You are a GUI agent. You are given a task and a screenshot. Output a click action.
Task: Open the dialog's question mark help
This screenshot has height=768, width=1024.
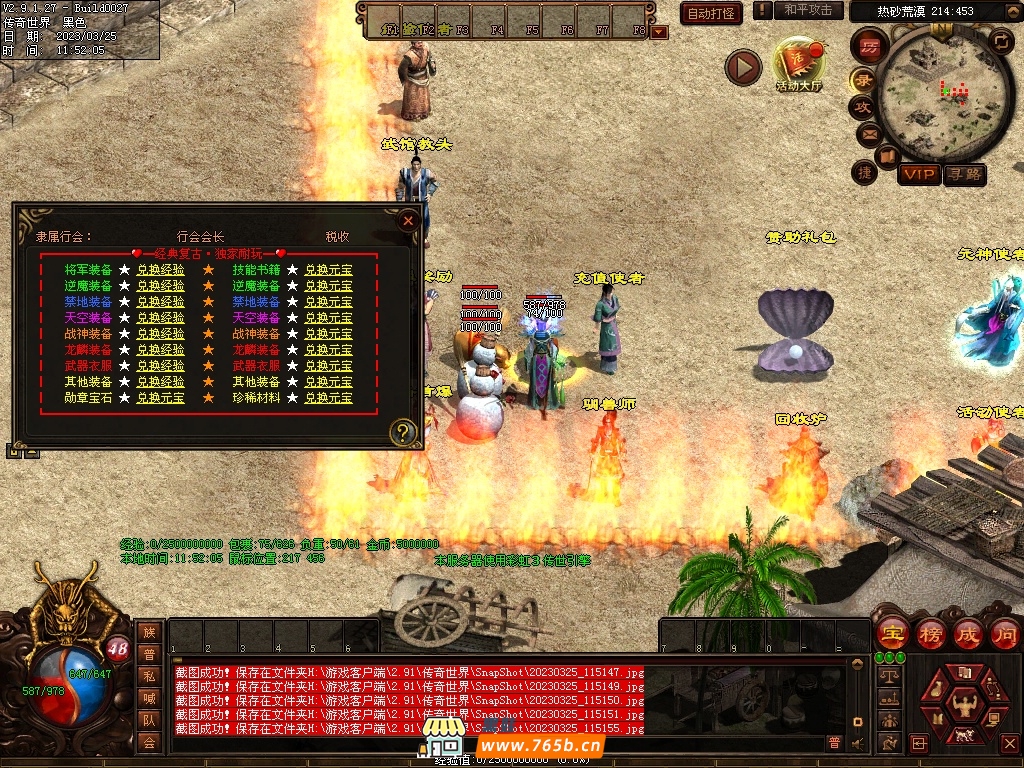click(x=402, y=432)
